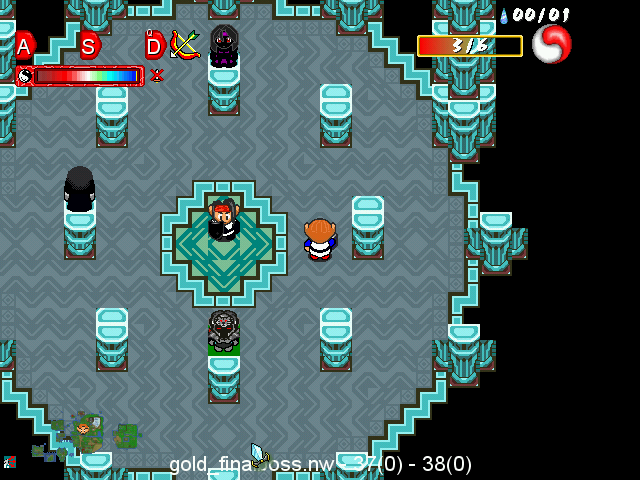Click the red and white yin-yang orb
Image resolution: width=640 pixels, height=480 pixels.
(552, 44)
